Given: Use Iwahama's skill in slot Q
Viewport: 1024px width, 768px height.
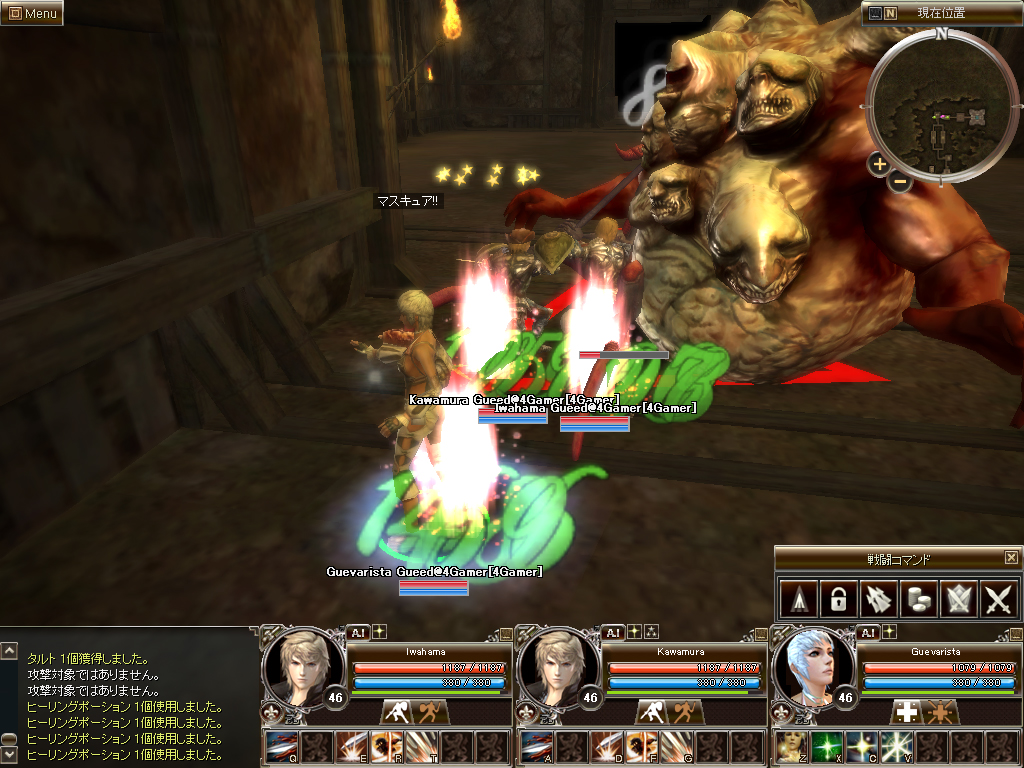Looking at the screenshot, I should click(x=281, y=747).
